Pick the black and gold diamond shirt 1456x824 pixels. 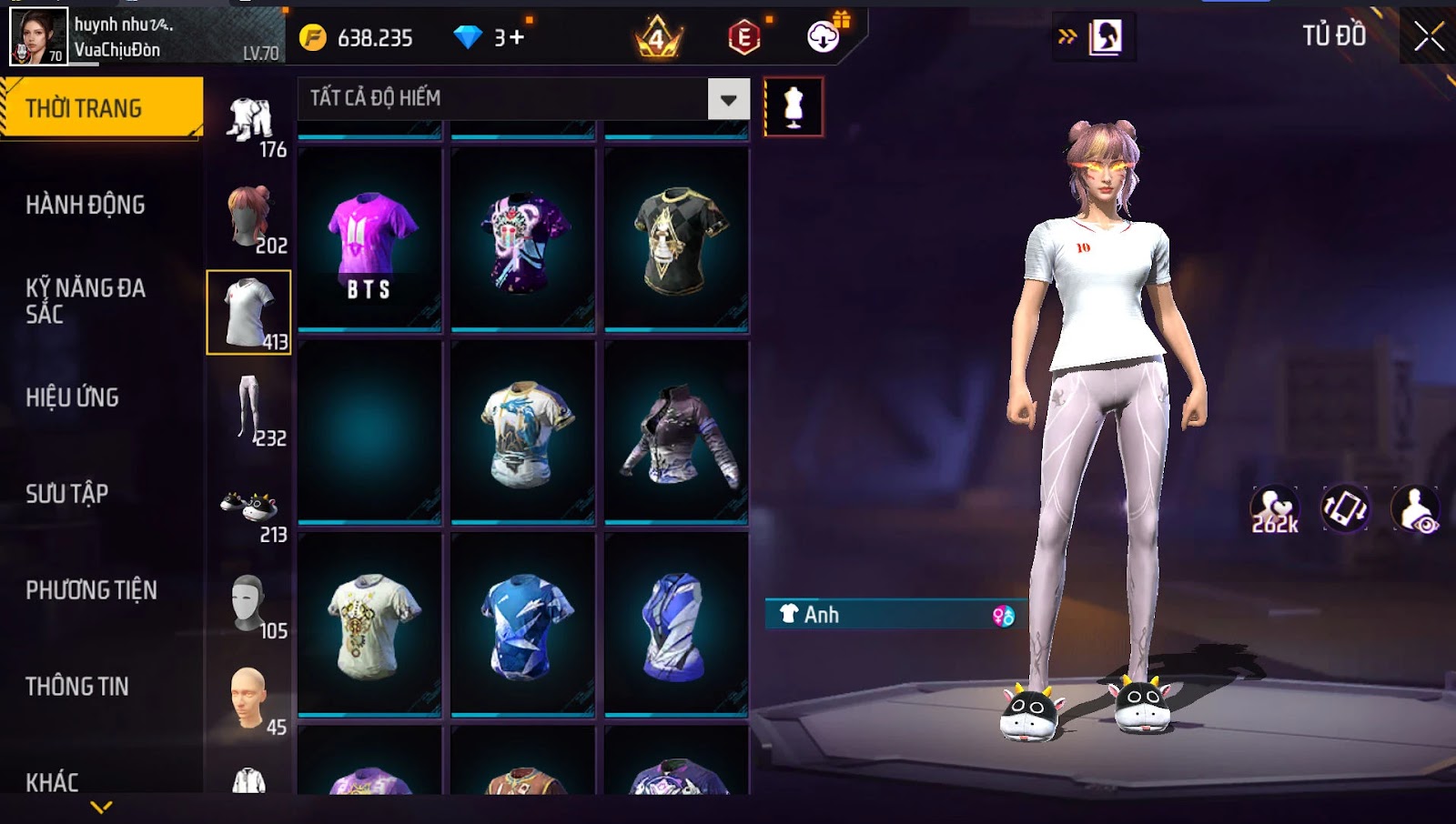[676, 239]
